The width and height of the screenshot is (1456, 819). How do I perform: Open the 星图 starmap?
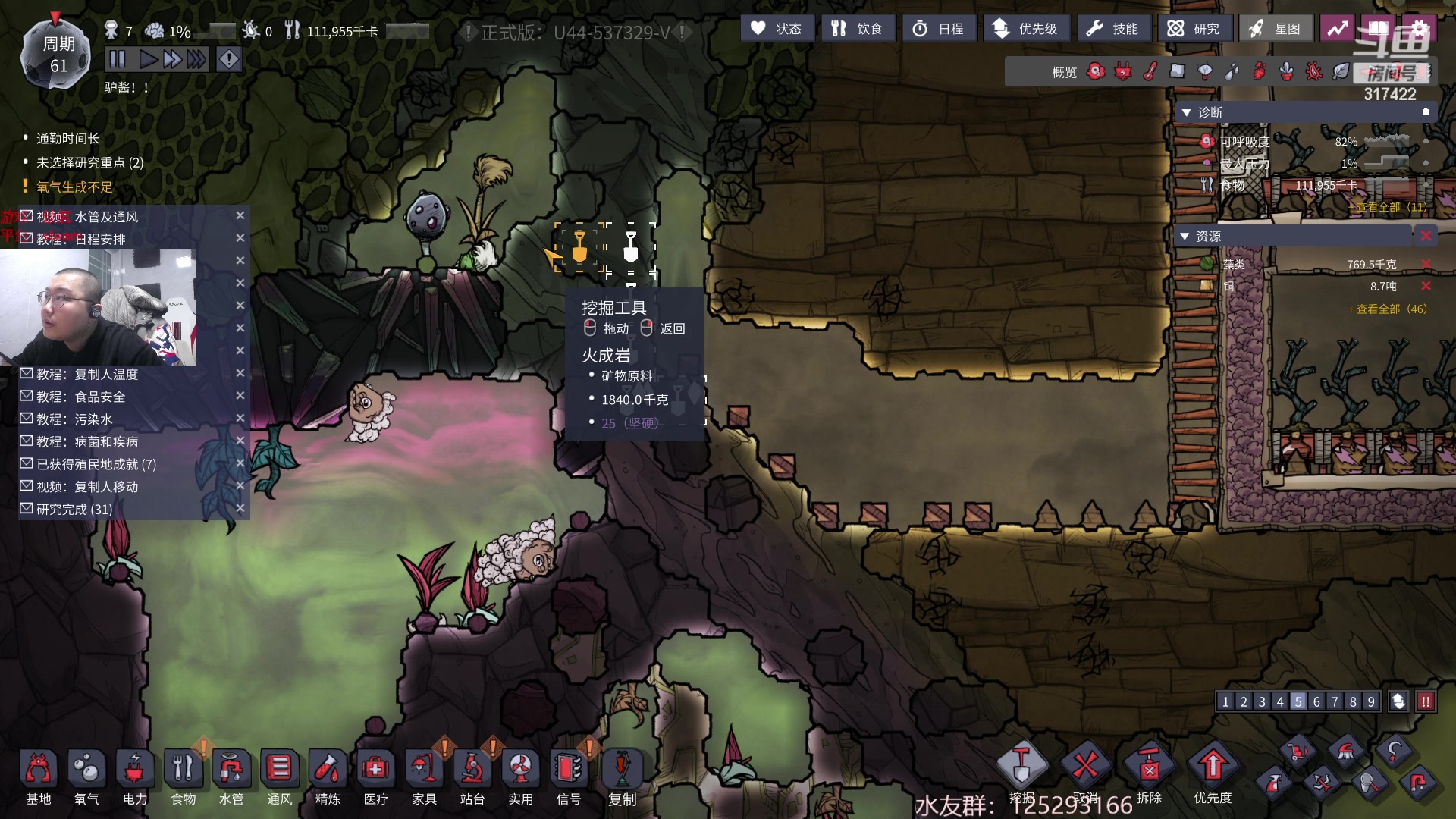[x=1276, y=29]
